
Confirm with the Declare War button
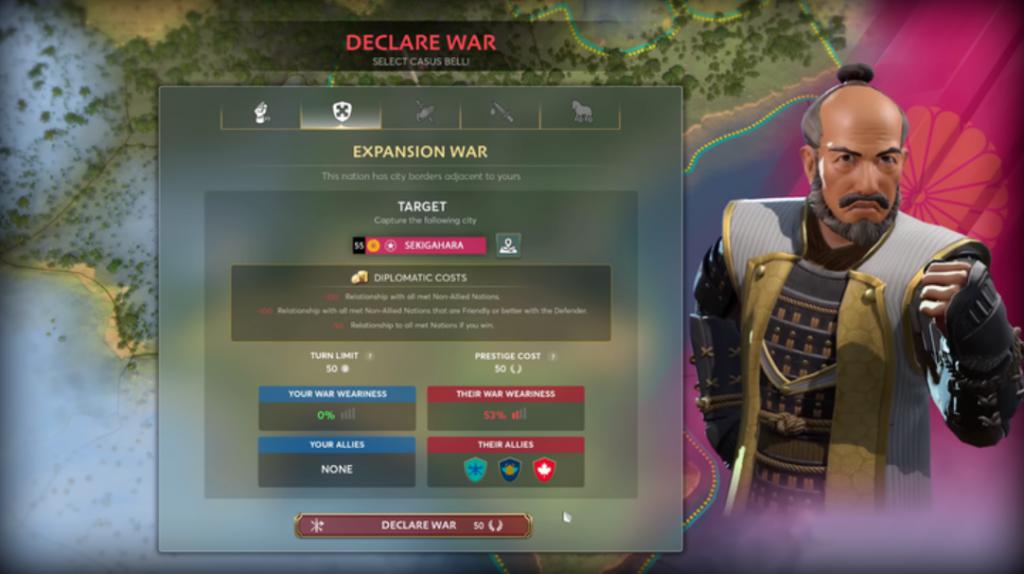(x=413, y=525)
